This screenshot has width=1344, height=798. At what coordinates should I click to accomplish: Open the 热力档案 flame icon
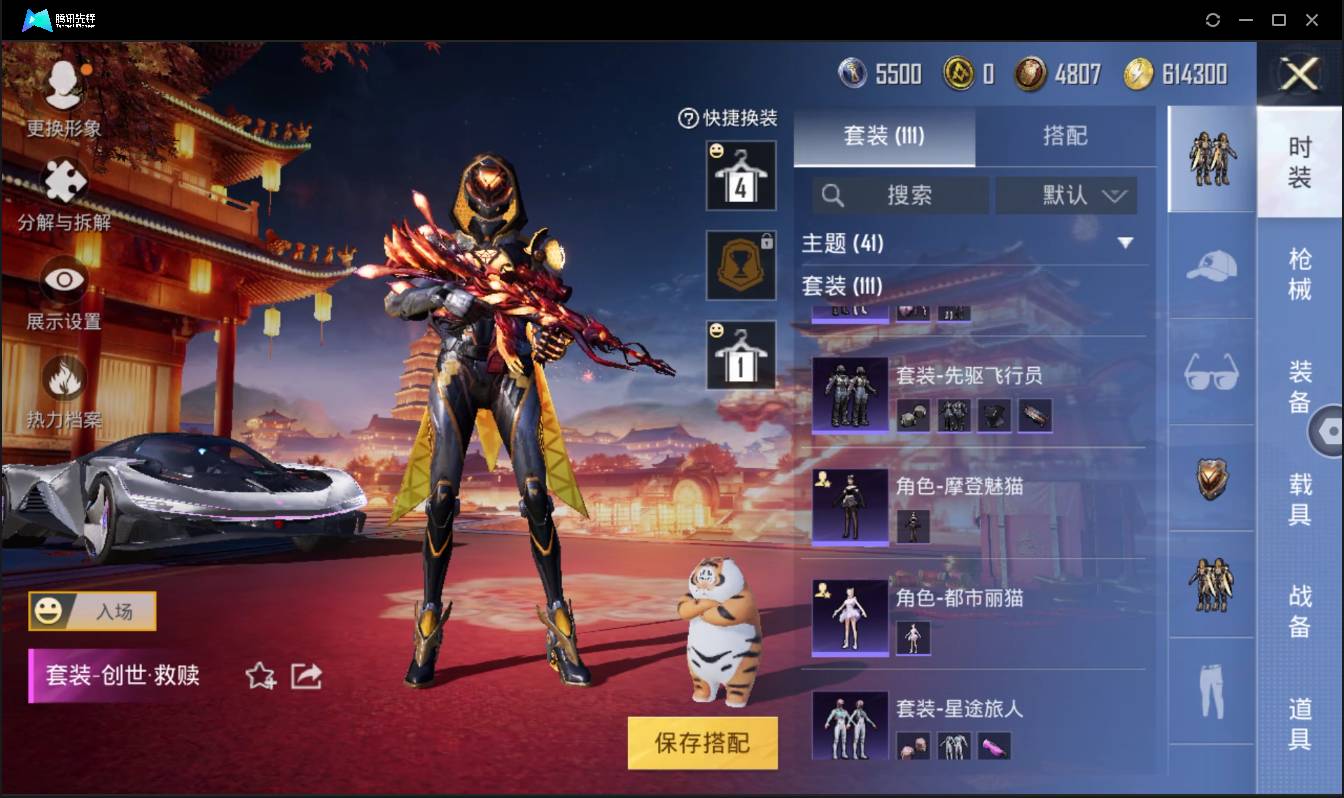tap(64, 376)
